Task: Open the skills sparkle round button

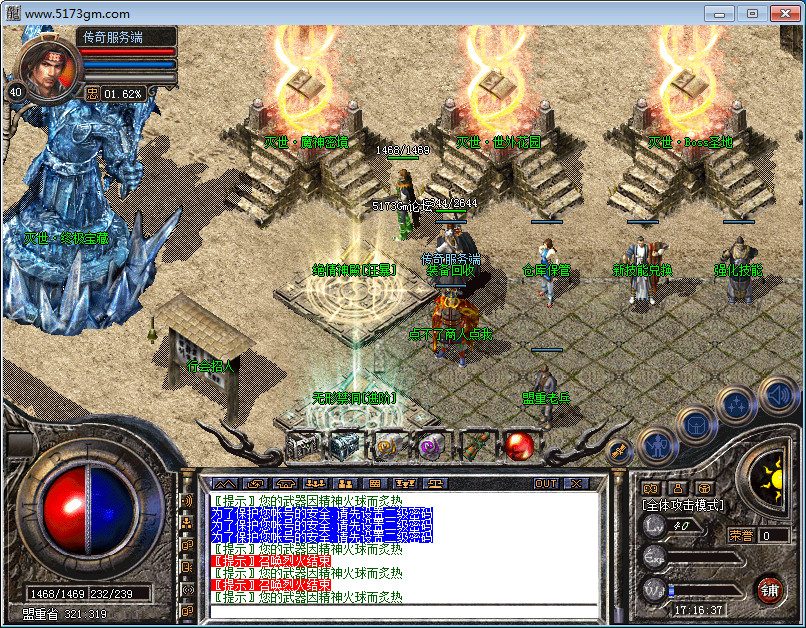Action: pyautogui.click(x=736, y=405)
